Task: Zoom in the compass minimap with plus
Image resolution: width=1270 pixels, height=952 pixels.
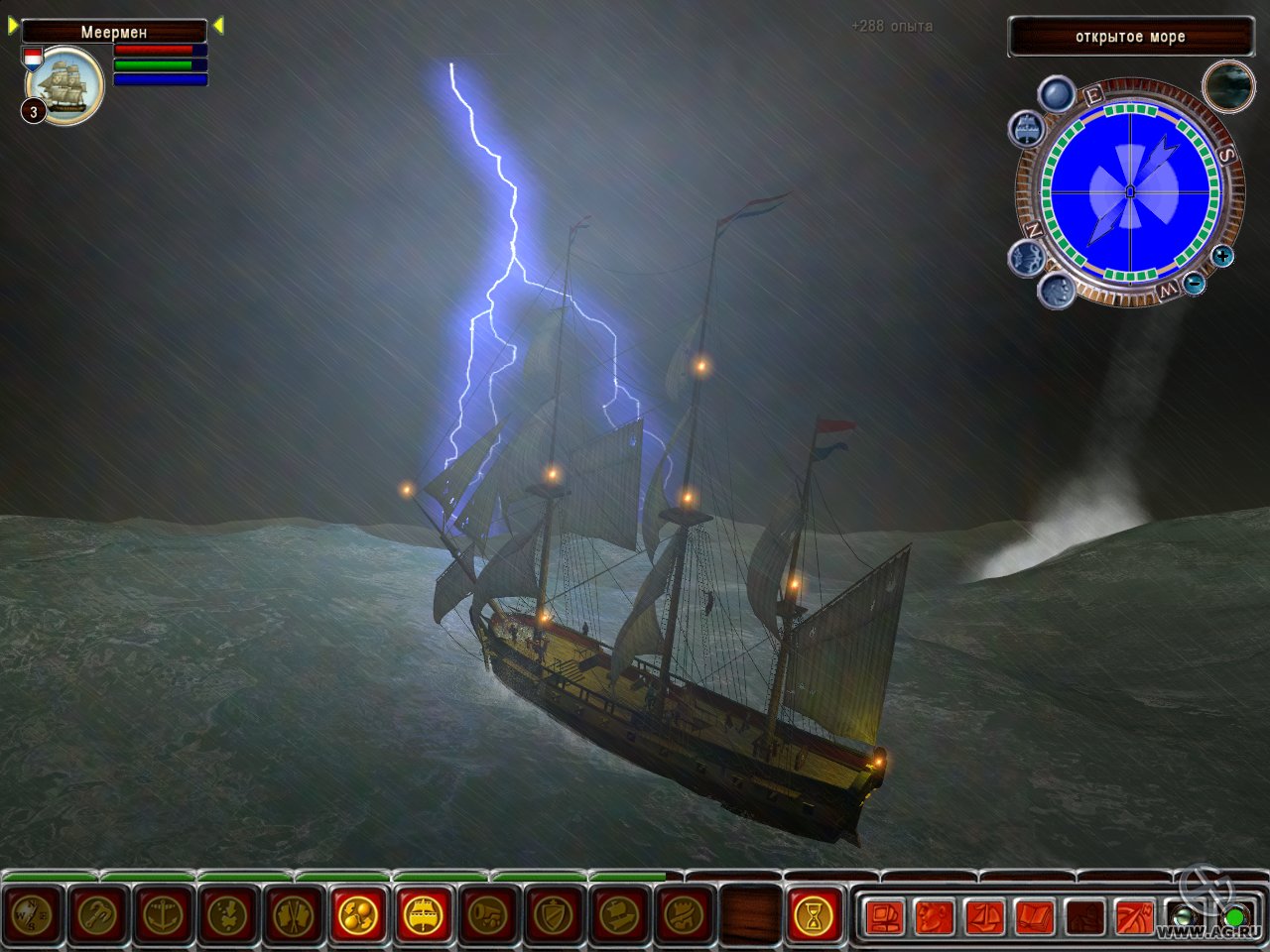Action: (x=1223, y=257)
